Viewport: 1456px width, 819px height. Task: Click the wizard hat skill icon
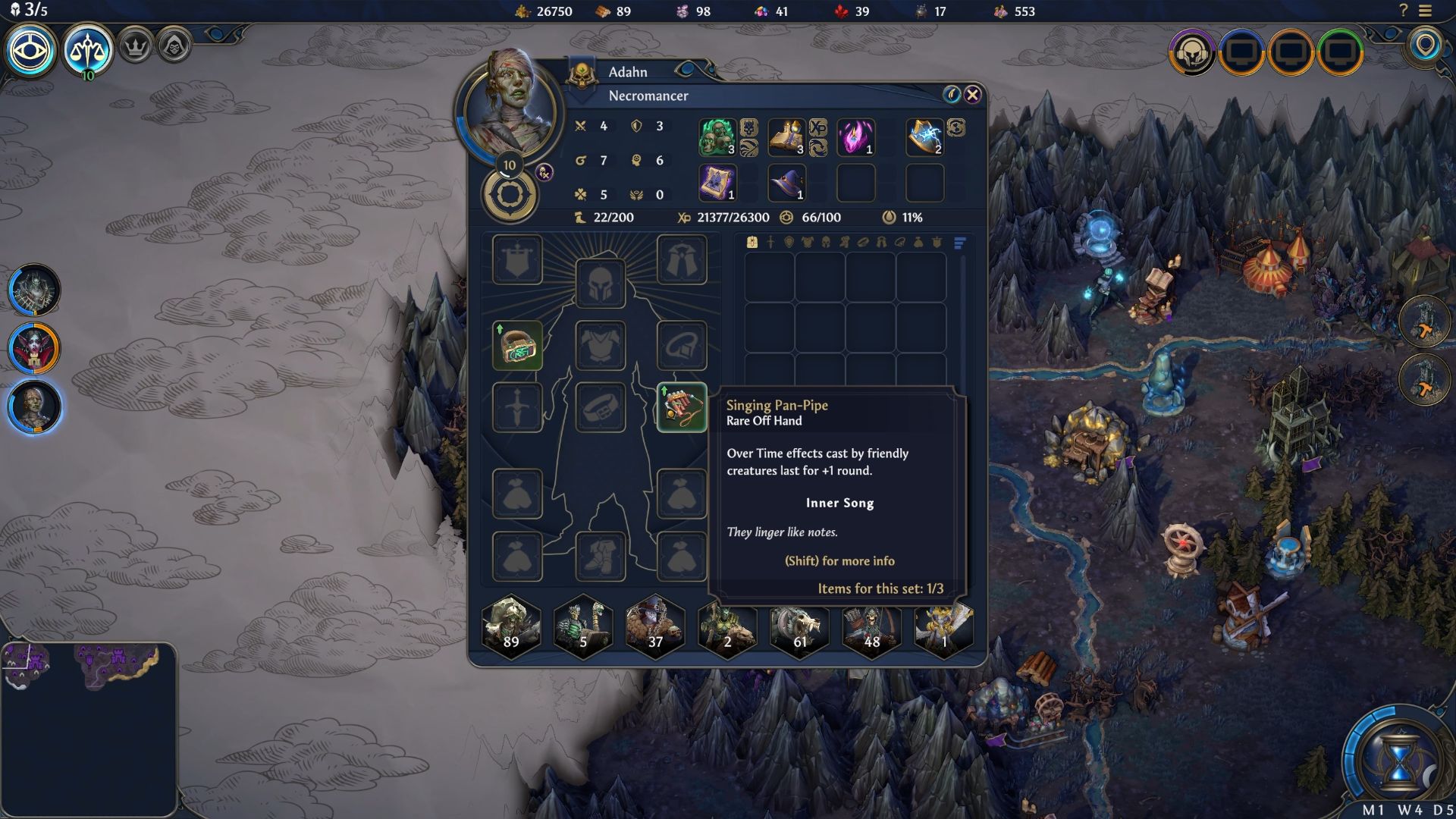tap(786, 183)
